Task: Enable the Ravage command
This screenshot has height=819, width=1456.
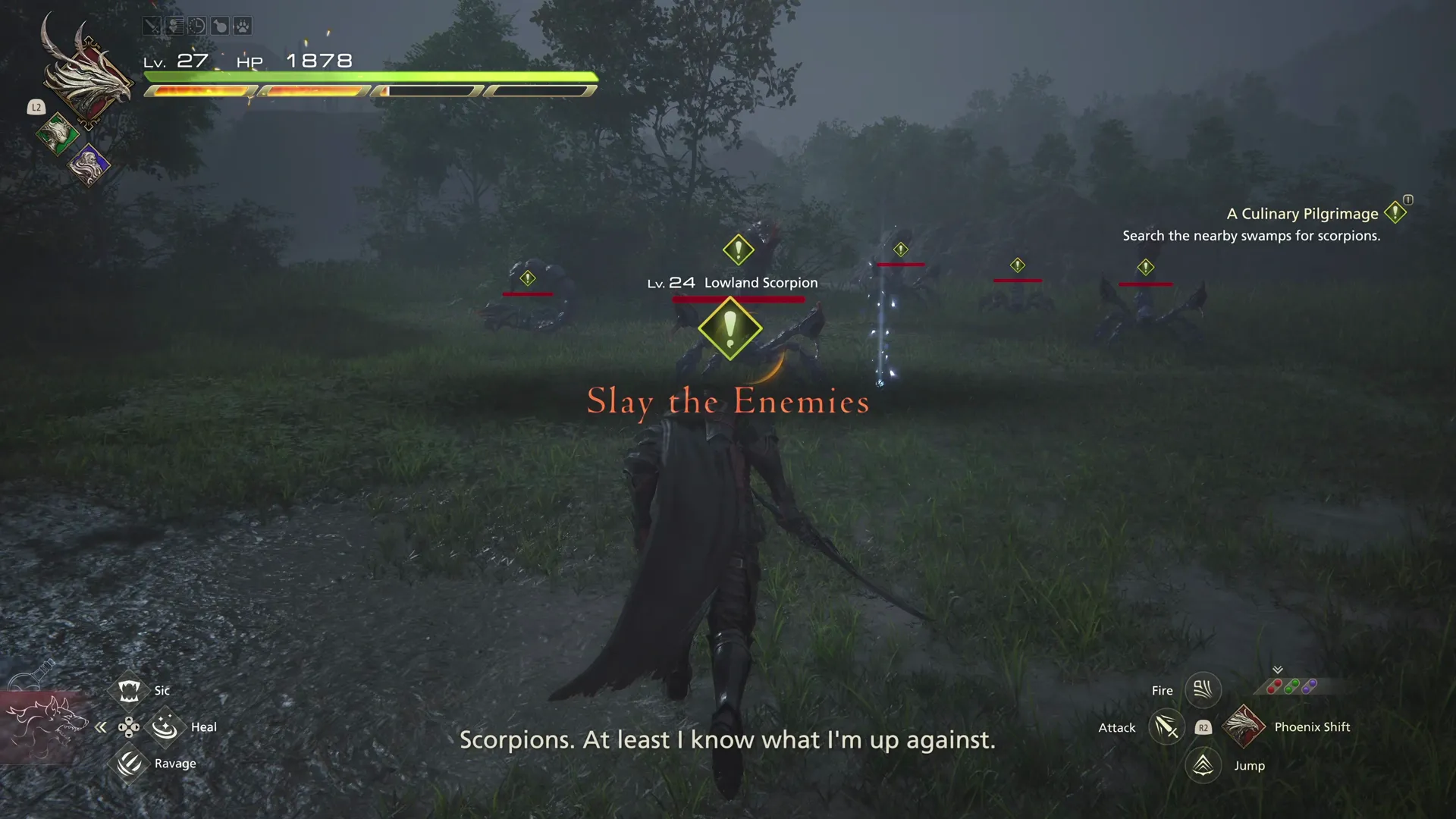Action: pos(129,762)
